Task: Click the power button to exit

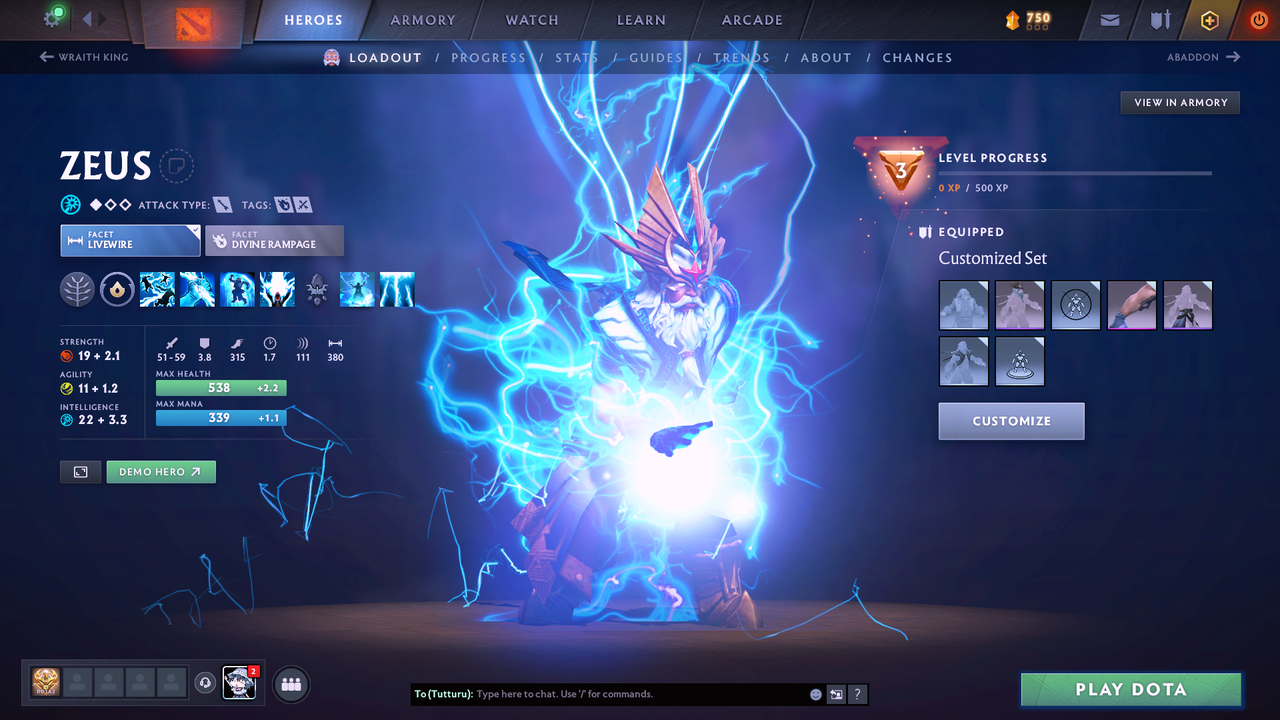Action: [1258, 19]
